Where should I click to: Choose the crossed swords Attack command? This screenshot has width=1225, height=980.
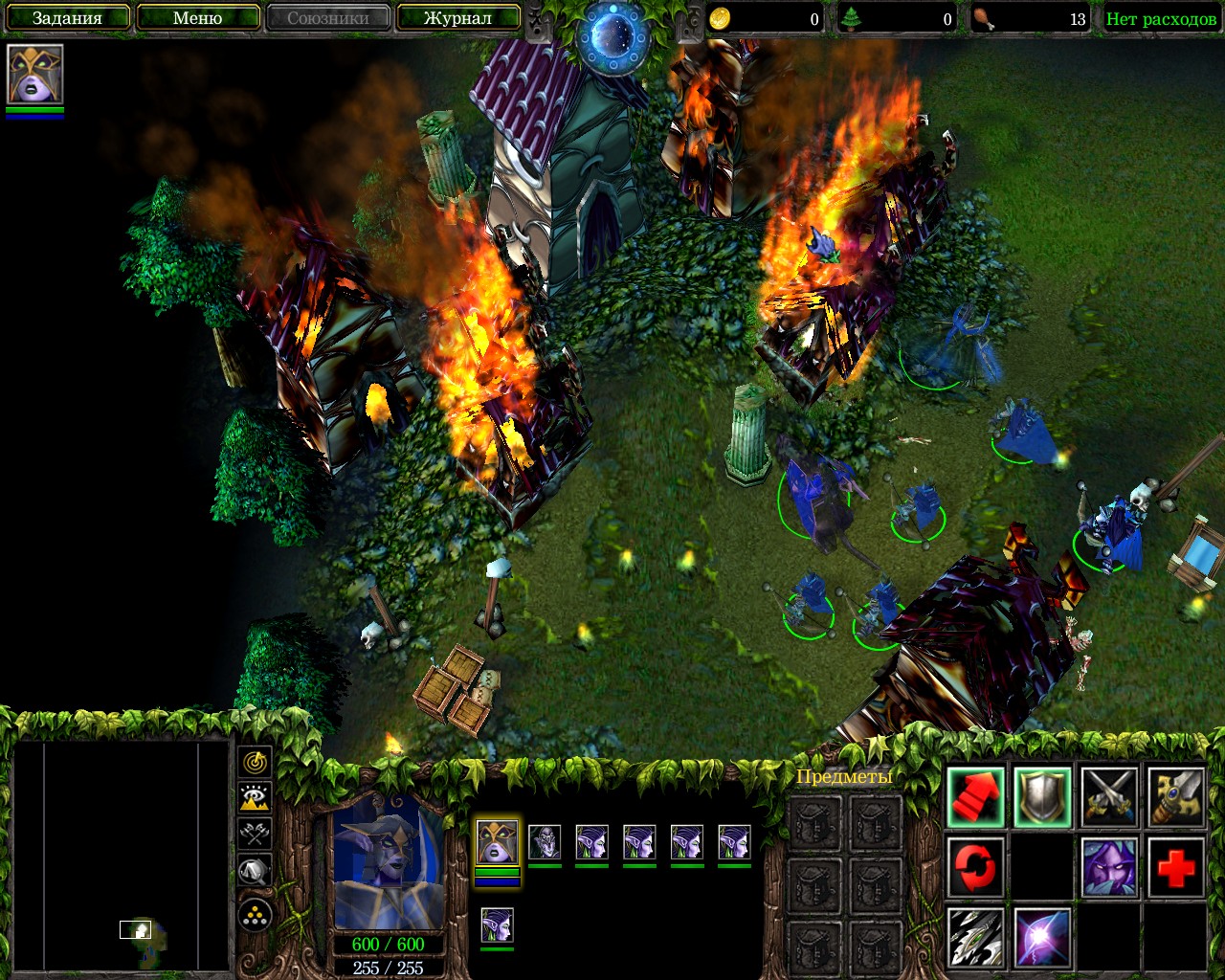pyautogui.click(x=1109, y=796)
